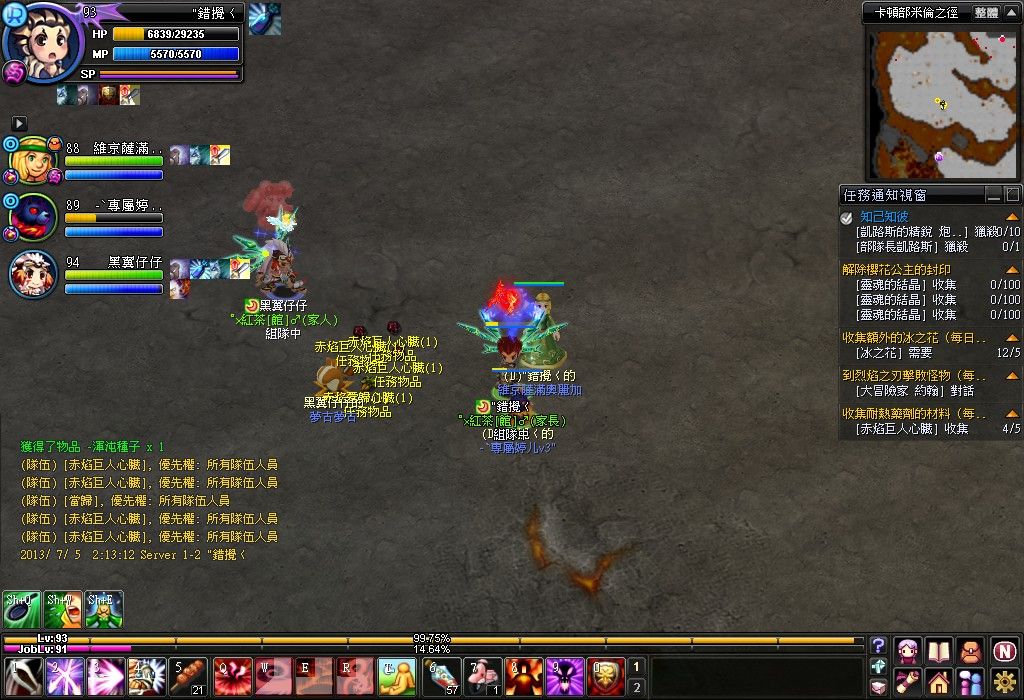Open the quest scroll icon
Image resolution: width=1024 pixels, height=700 pixels.
click(x=908, y=682)
